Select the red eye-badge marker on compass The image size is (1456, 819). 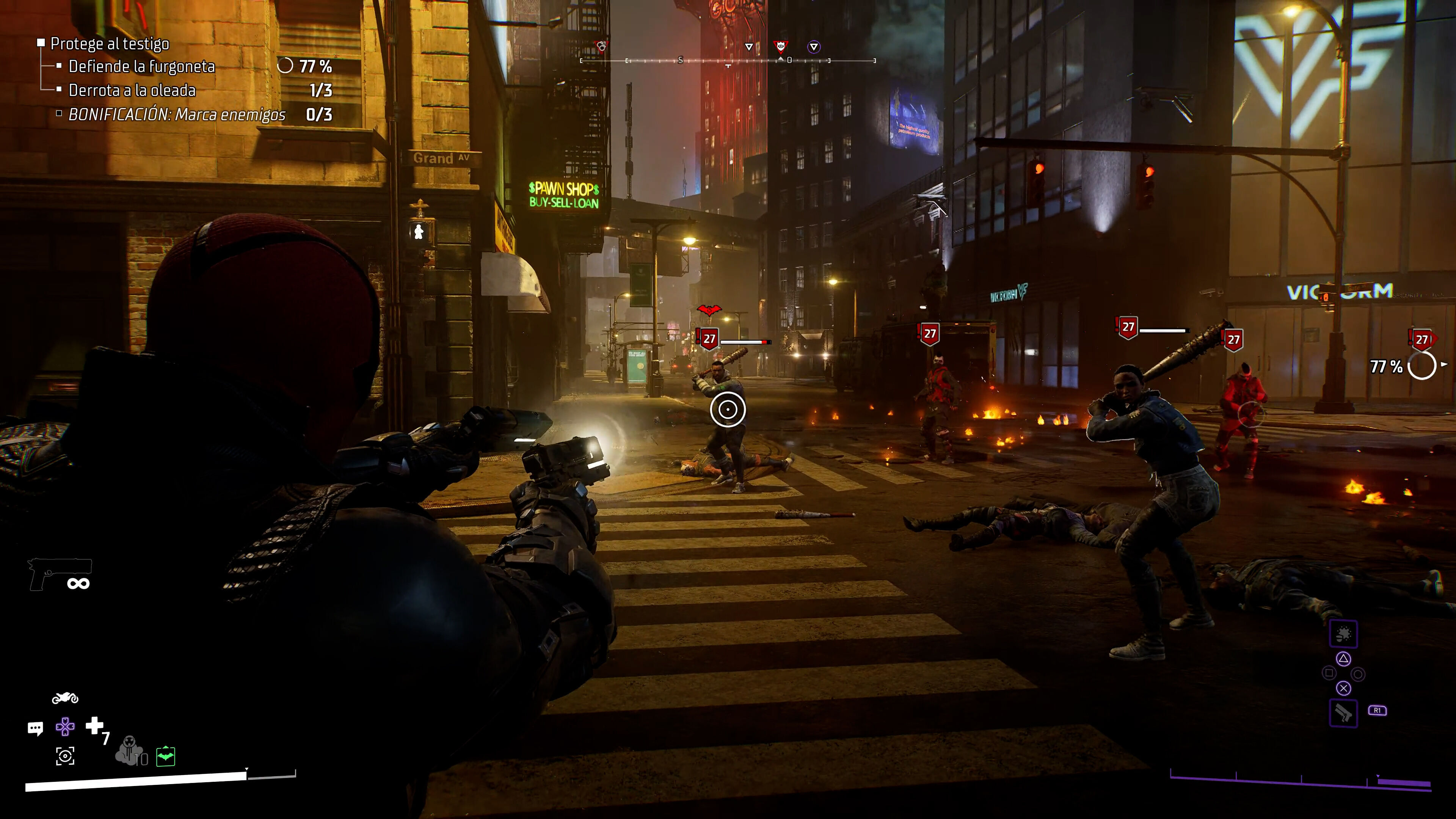point(781,46)
